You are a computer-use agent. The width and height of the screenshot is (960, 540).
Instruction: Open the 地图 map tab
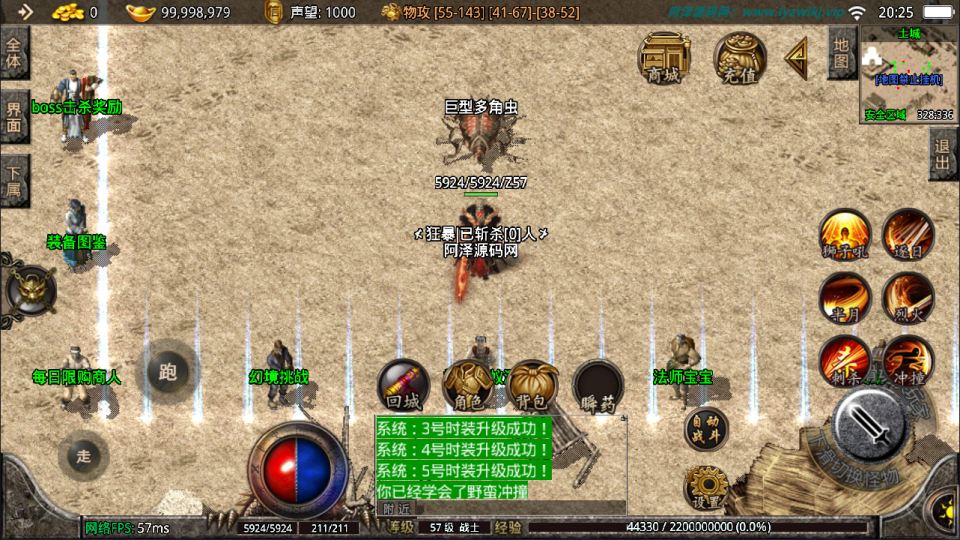(x=842, y=52)
